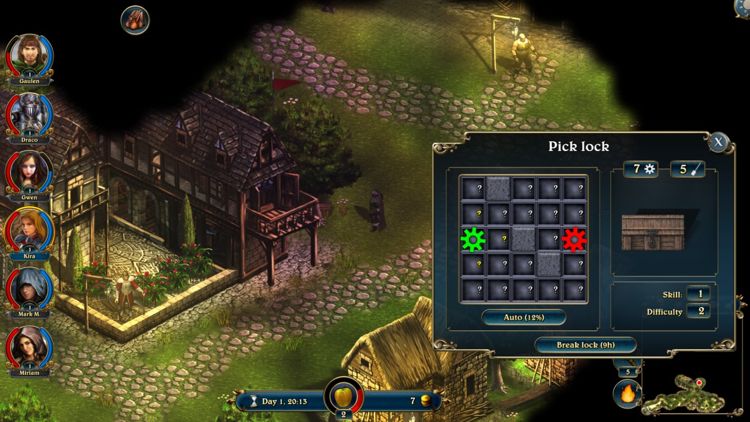Select the green gear tile
The height and width of the screenshot is (422, 750).
click(472, 239)
